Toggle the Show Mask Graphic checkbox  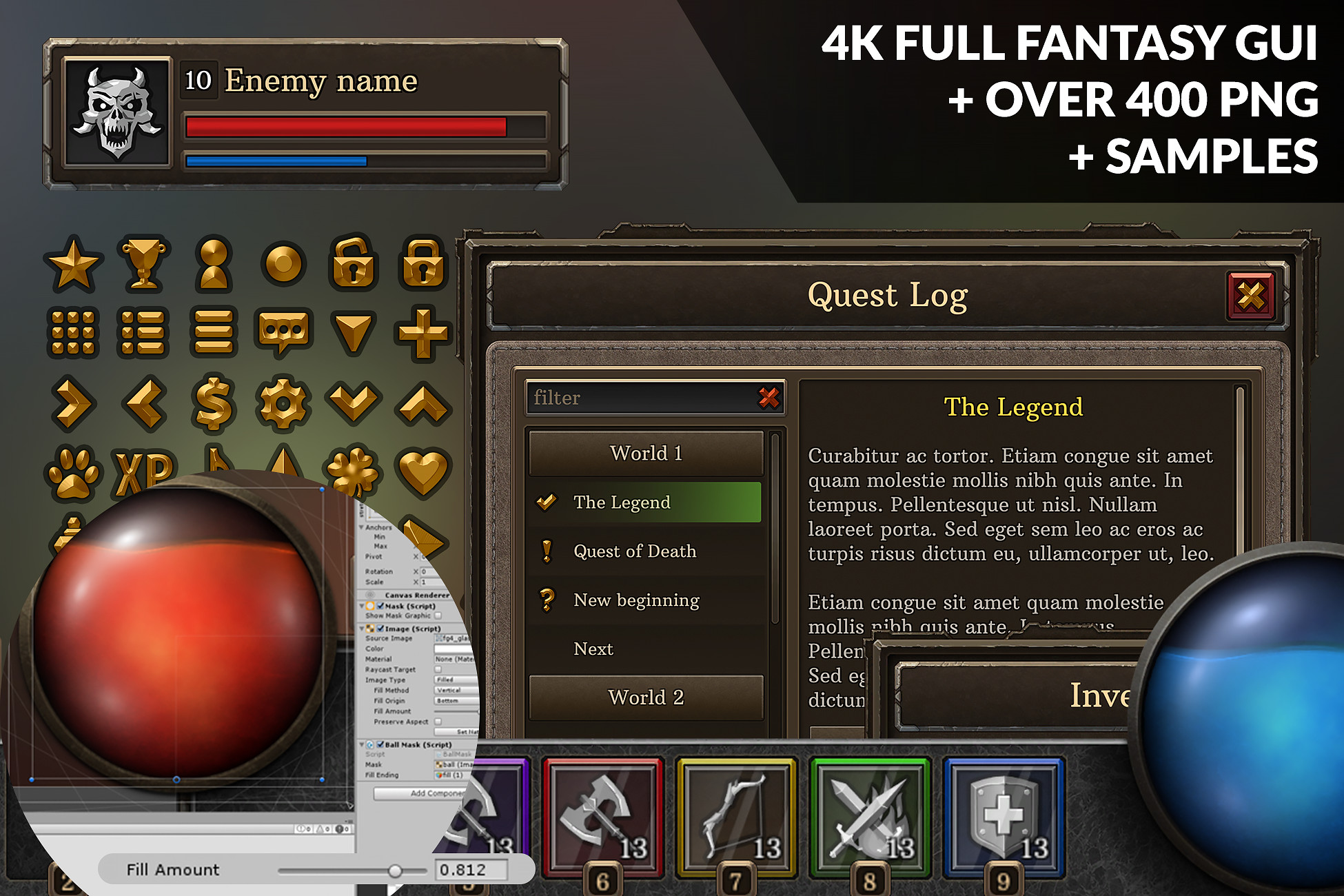click(x=438, y=615)
